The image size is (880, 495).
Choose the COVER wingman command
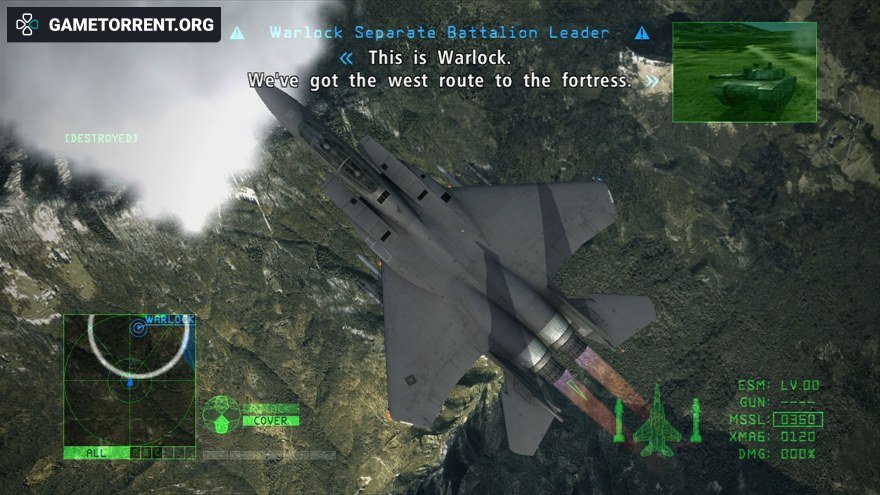click(x=270, y=421)
